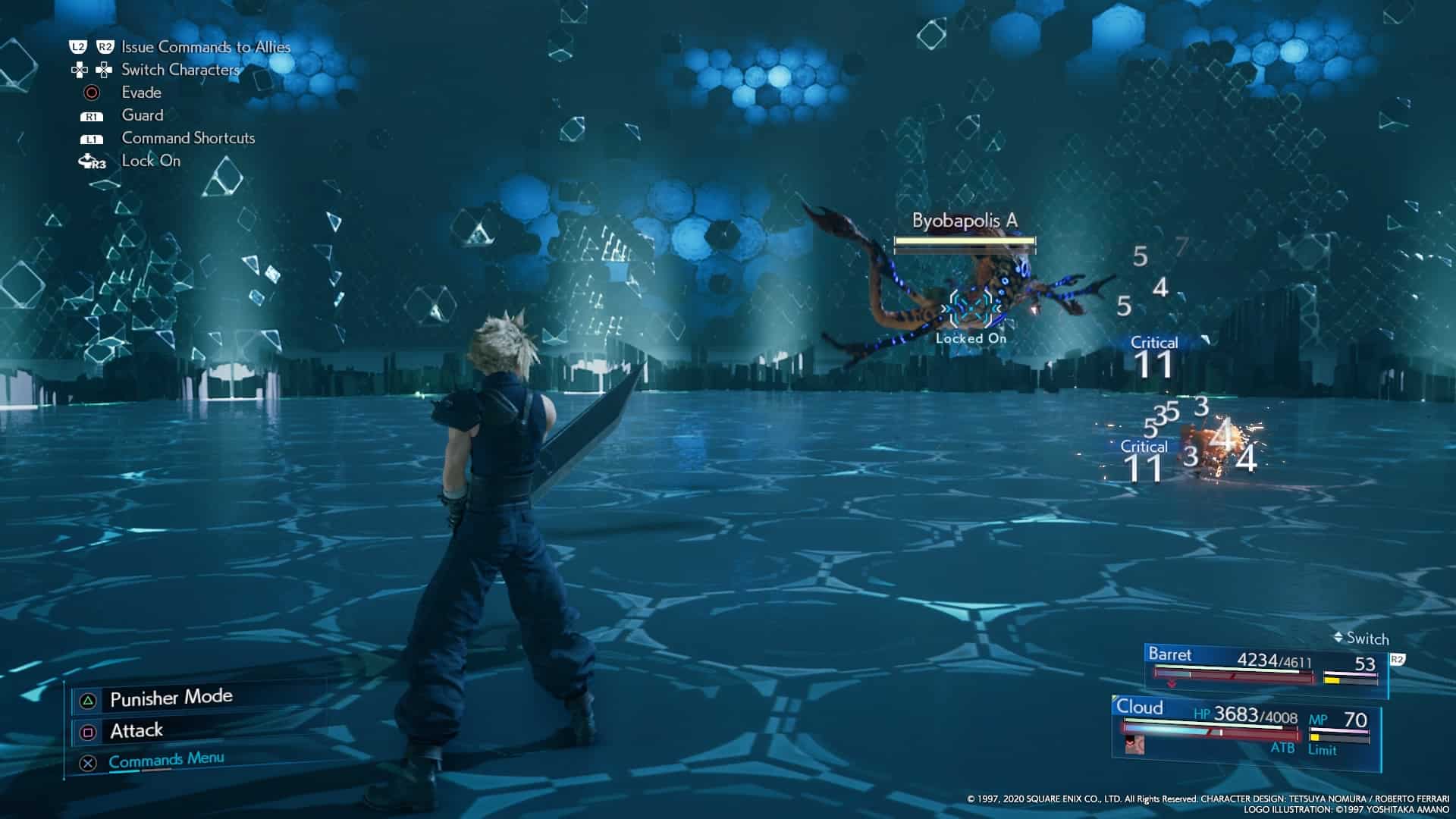Select the R3 stick icon for Lock On
Image resolution: width=1456 pixels, height=819 pixels.
[x=93, y=161]
